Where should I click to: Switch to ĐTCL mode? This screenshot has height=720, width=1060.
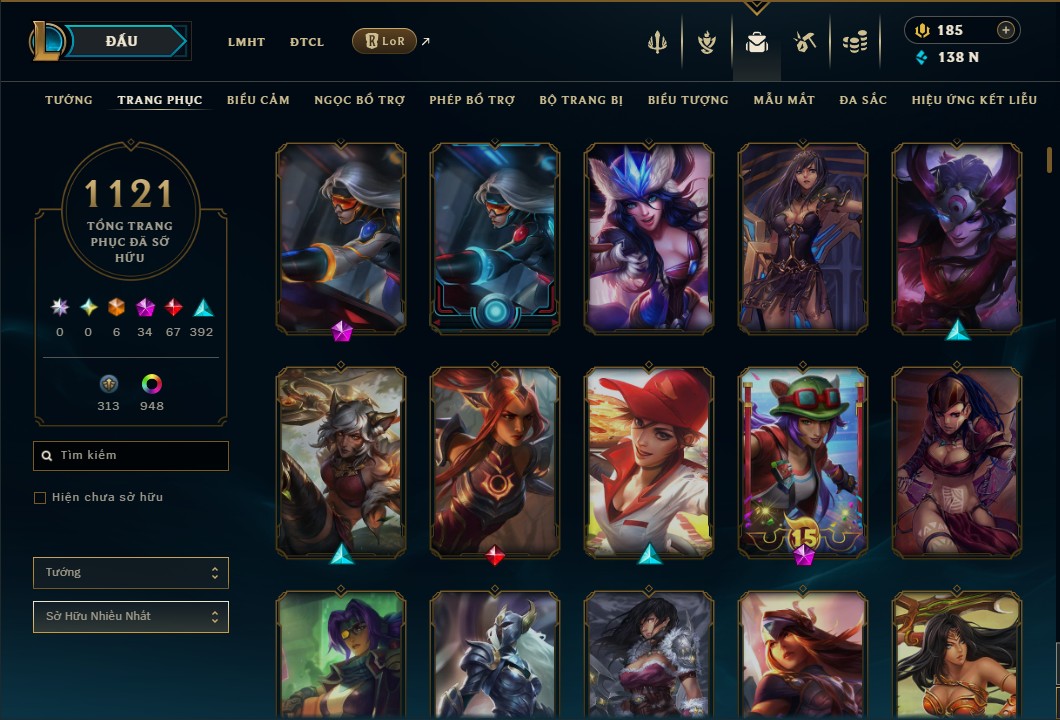(307, 42)
